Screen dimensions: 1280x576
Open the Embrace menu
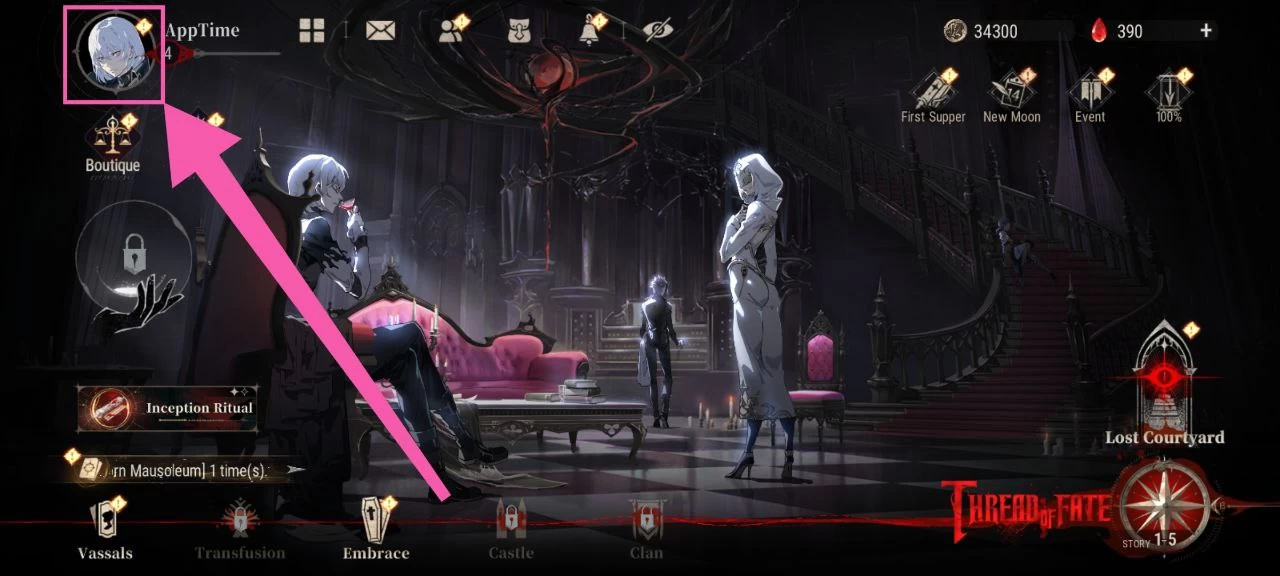pos(375,530)
